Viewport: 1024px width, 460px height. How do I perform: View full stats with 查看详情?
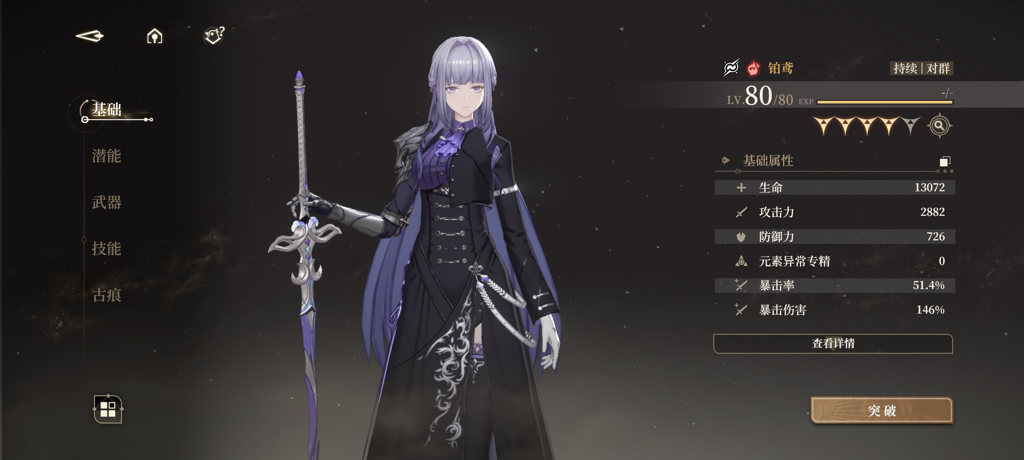pos(832,343)
